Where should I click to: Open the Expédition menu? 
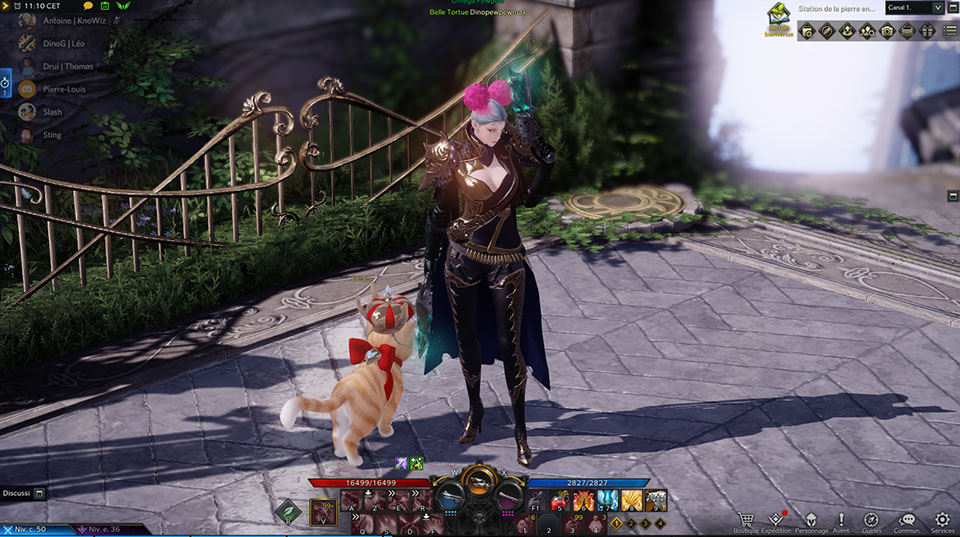pos(776,520)
